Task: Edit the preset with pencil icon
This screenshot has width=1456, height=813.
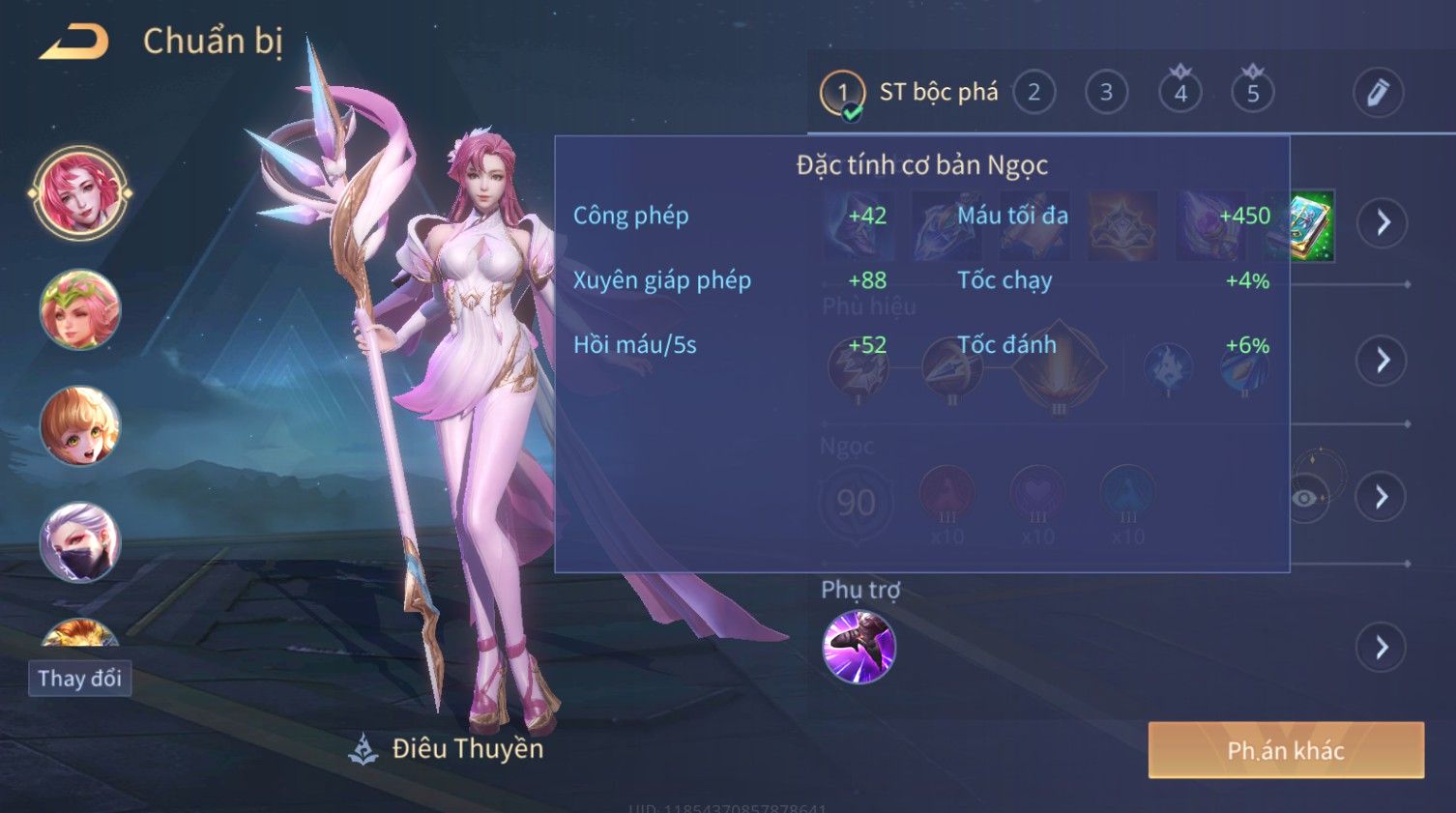Action: pos(1378,93)
